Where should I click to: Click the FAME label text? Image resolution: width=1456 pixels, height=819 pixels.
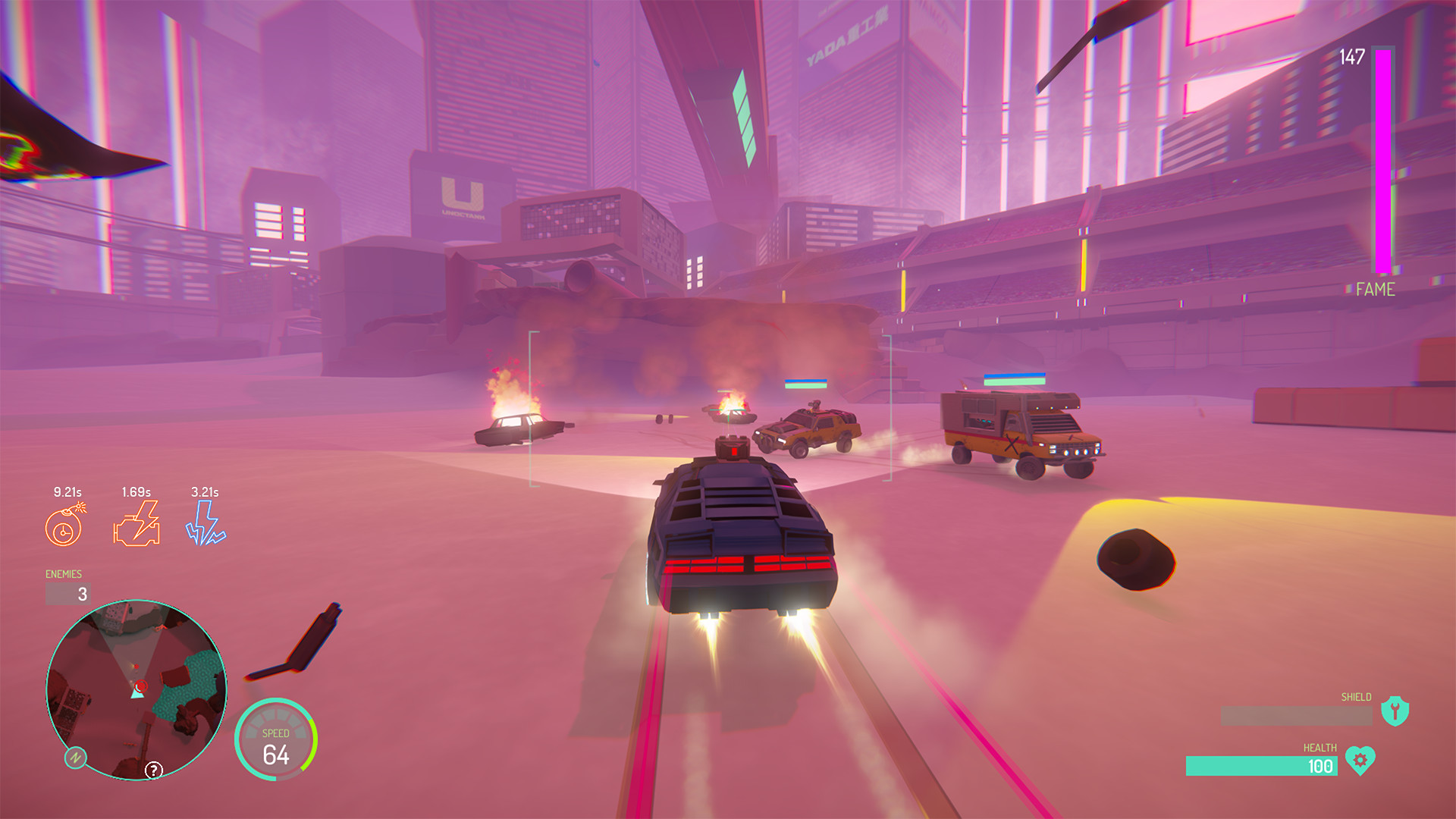(1374, 290)
